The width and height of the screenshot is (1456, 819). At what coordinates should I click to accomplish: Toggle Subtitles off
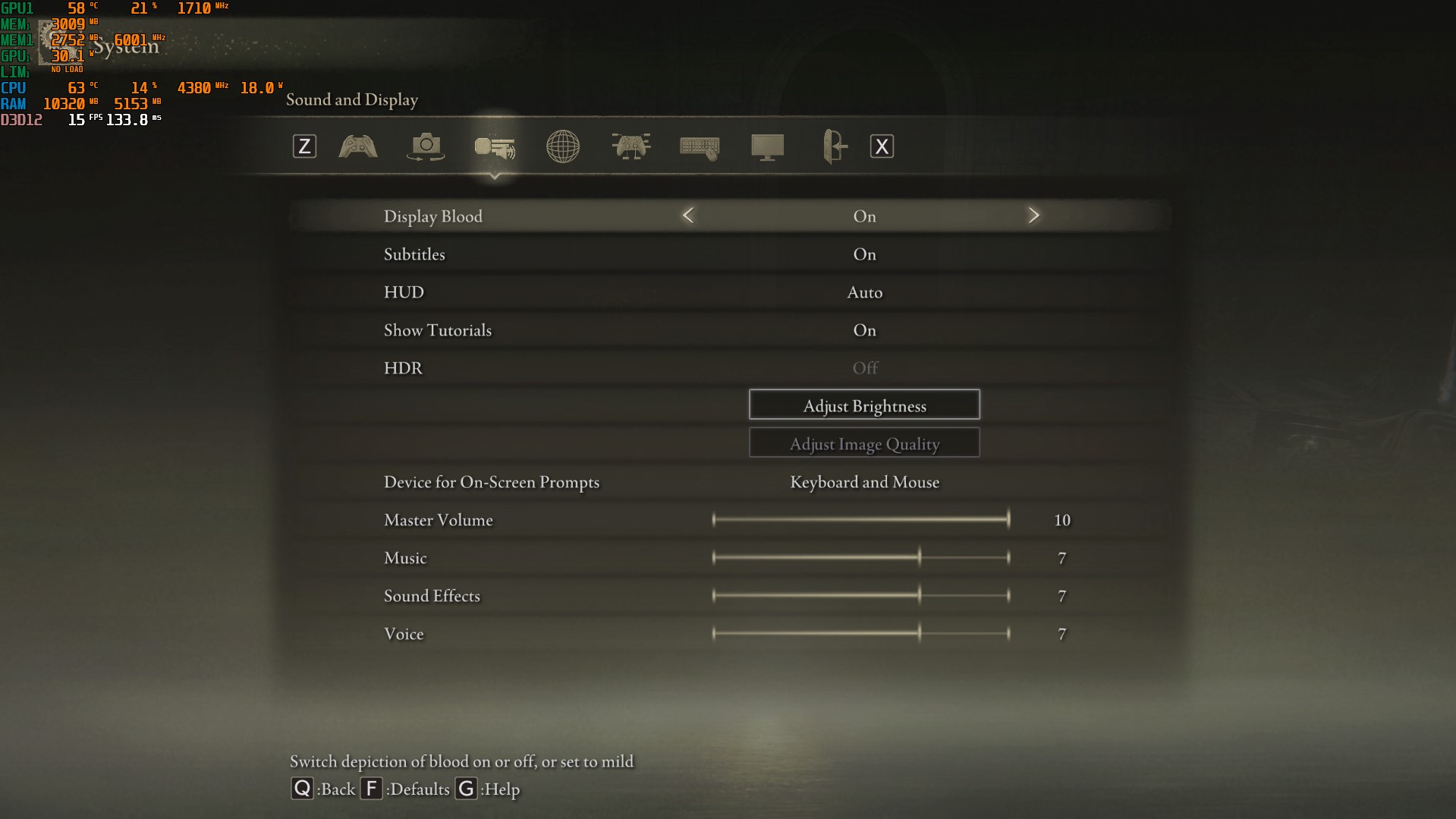click(864, 254)
